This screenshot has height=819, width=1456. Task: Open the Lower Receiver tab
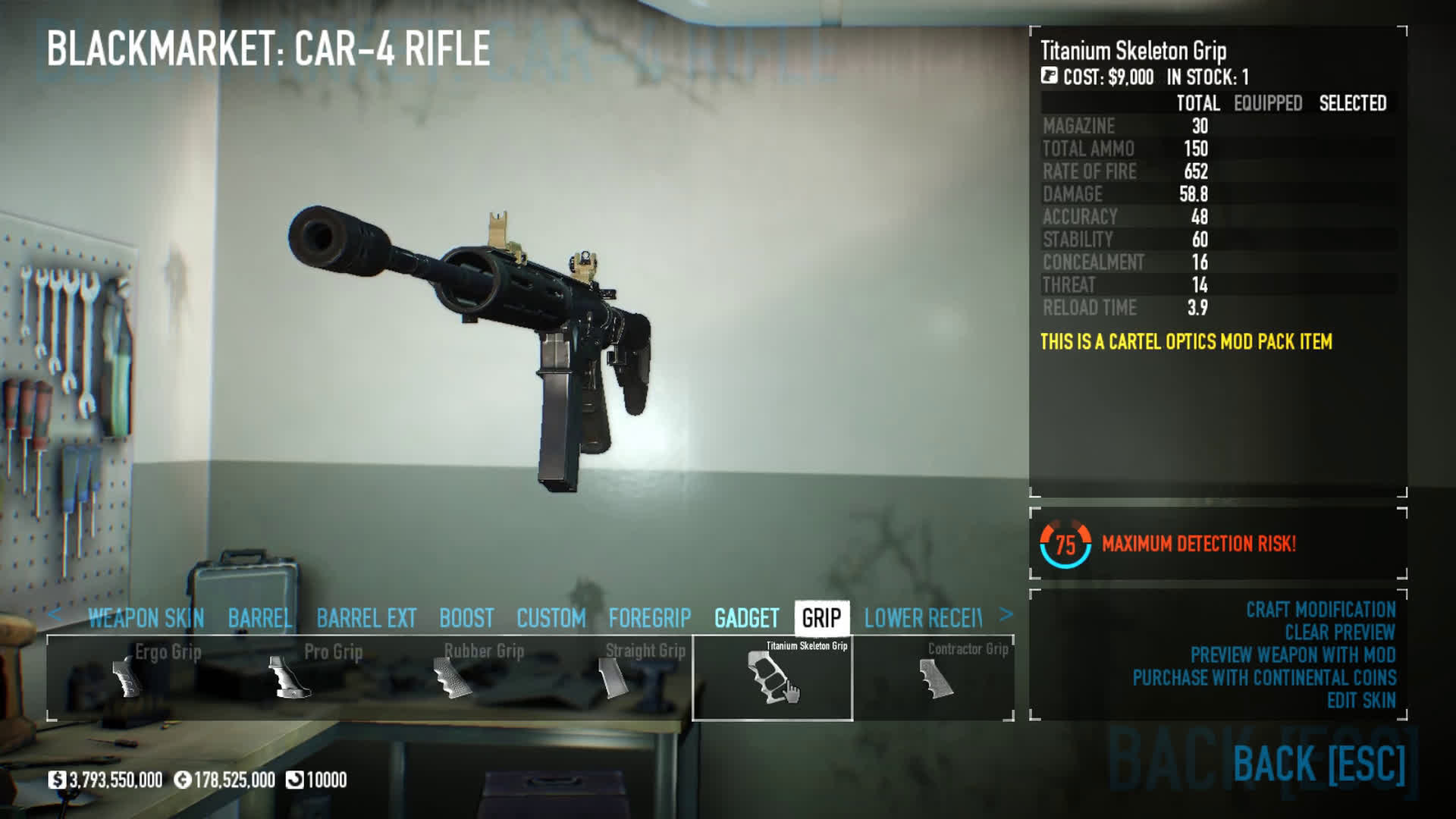click(923, 618)
